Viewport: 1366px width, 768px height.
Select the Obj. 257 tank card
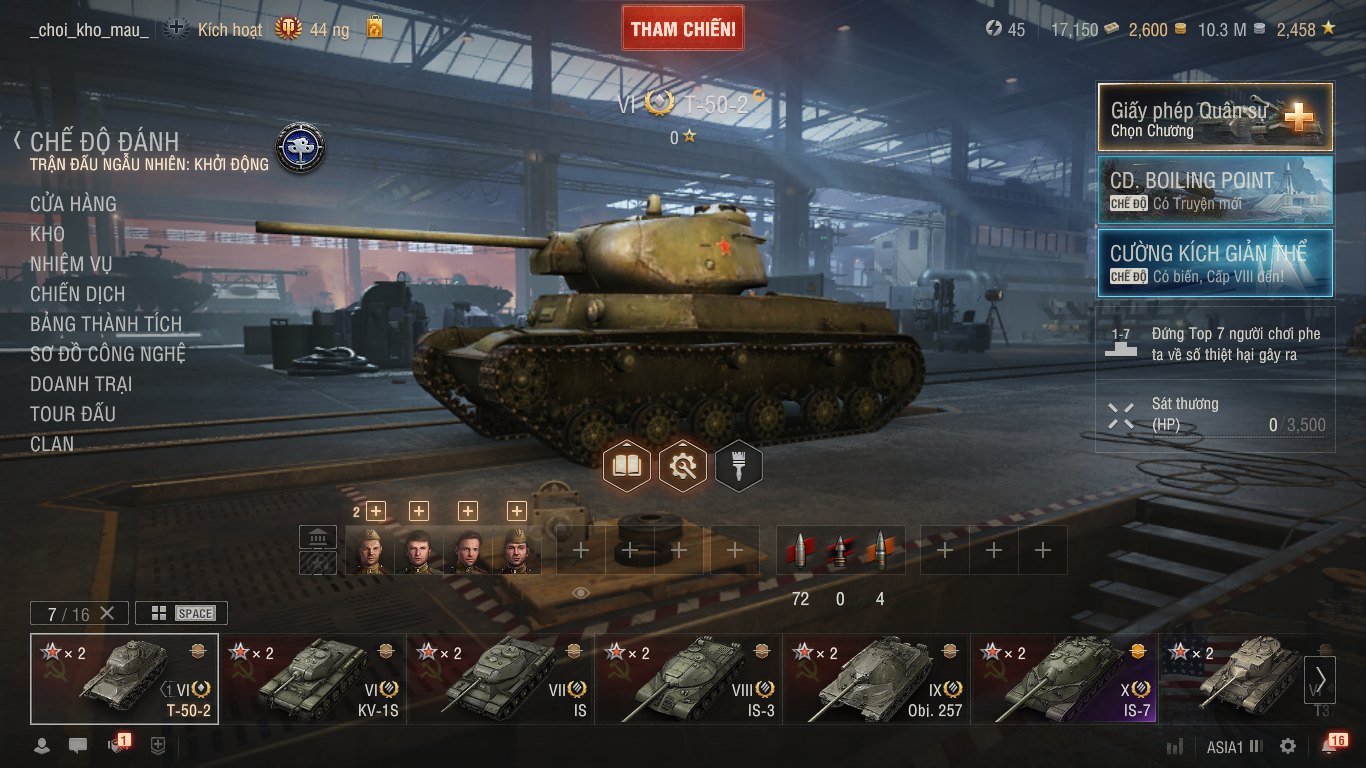coord(877,679)
